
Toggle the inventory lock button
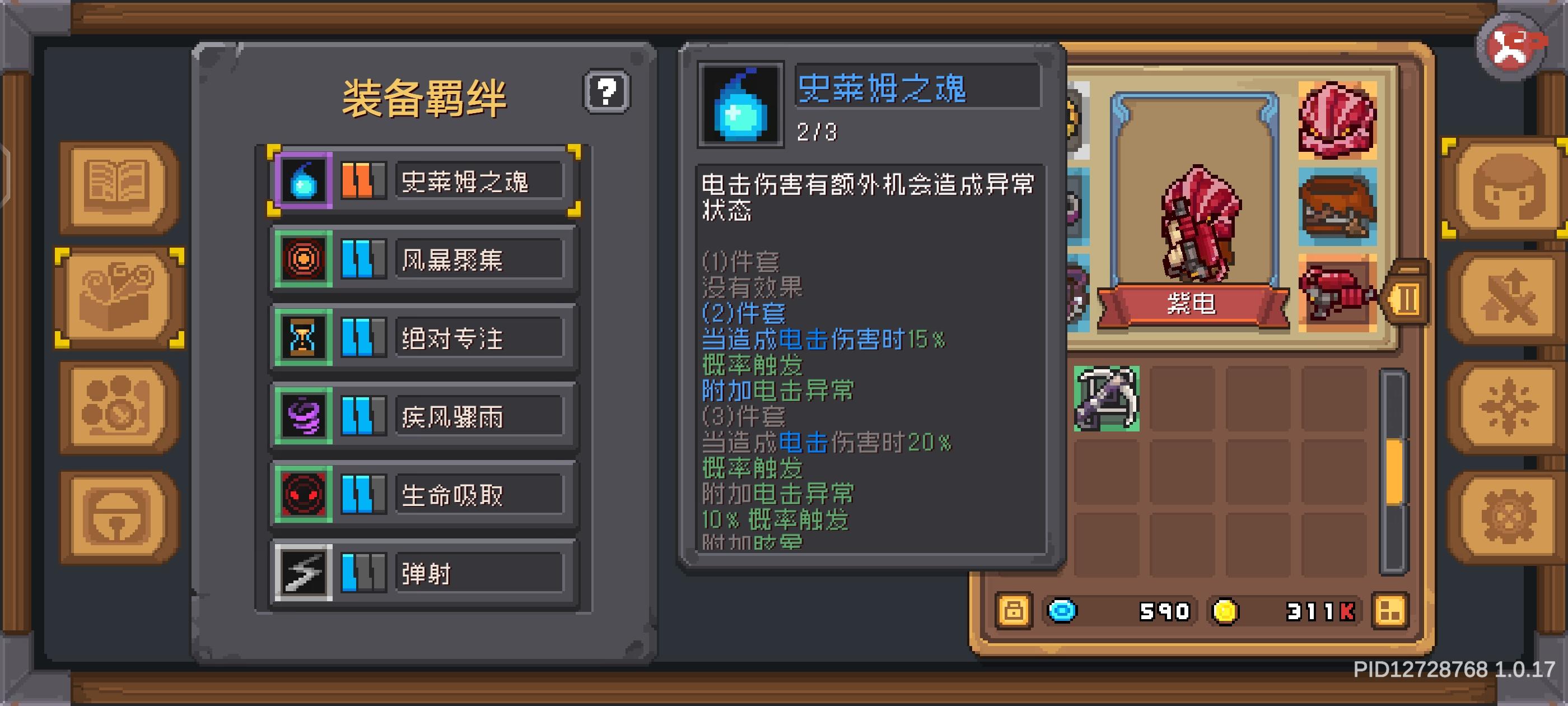1014,611
